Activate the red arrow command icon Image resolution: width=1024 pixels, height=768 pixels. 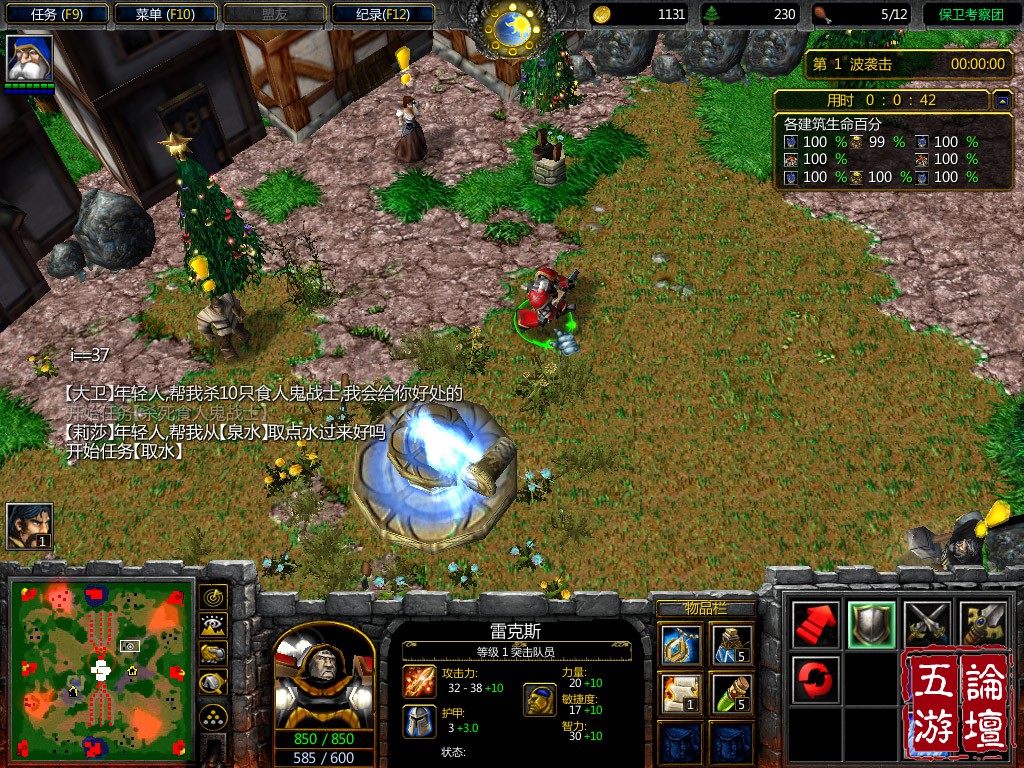coord(816,625)
